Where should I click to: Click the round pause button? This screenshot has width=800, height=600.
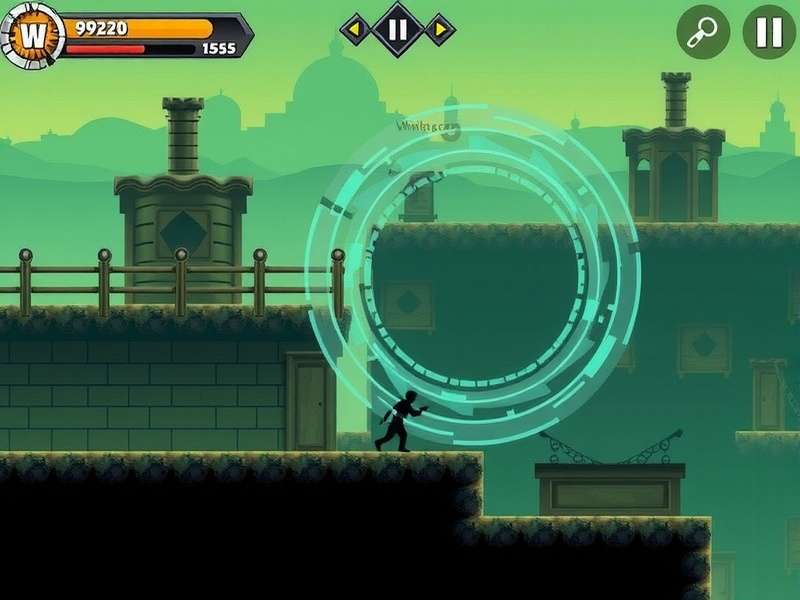click(769, 32)
